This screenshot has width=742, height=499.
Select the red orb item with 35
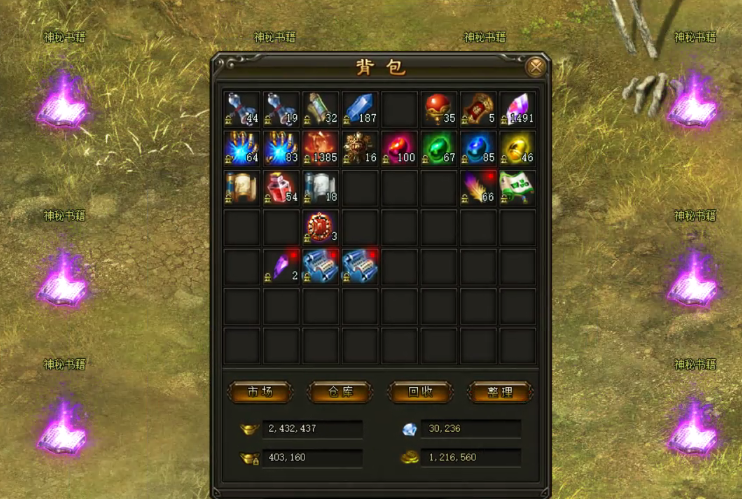(x=438, y=108)
